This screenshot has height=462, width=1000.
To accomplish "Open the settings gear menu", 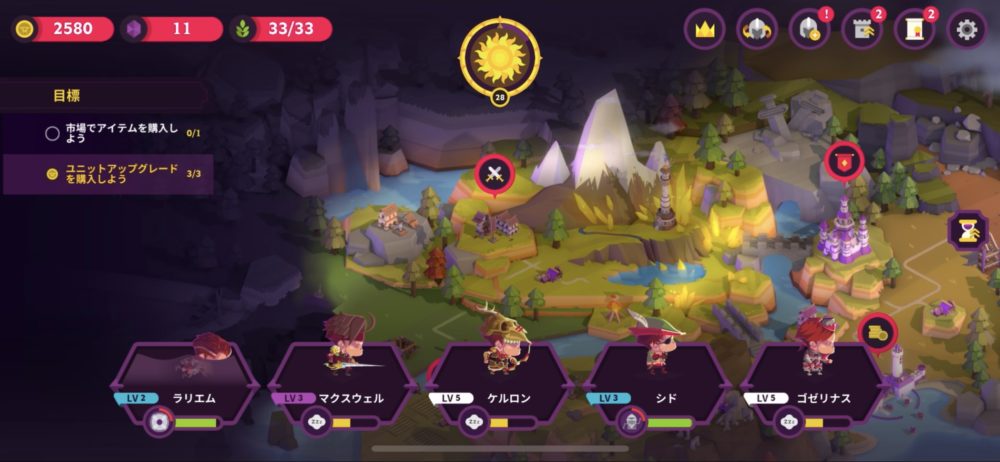I will pyautogui.click(x=966, y=29).
